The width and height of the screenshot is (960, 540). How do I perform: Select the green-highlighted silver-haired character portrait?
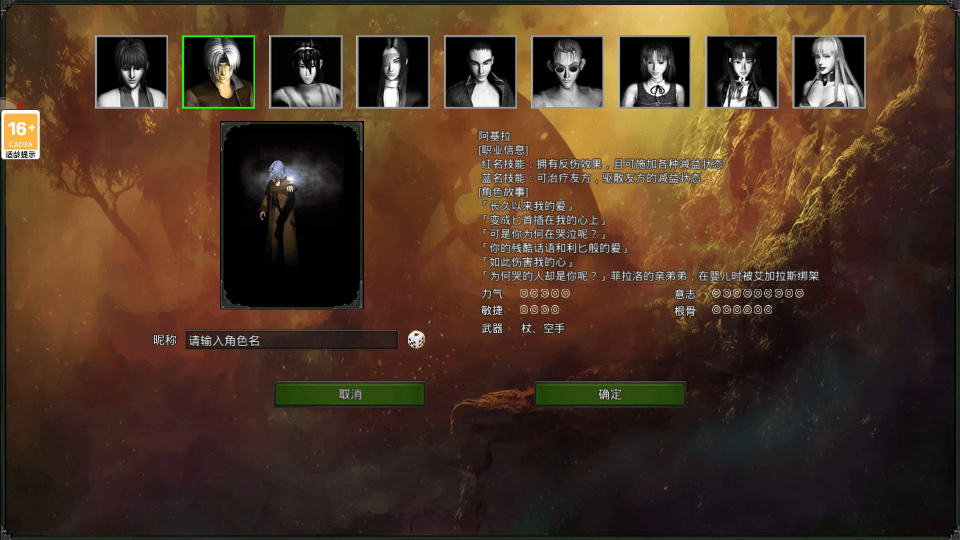(218, 72)
